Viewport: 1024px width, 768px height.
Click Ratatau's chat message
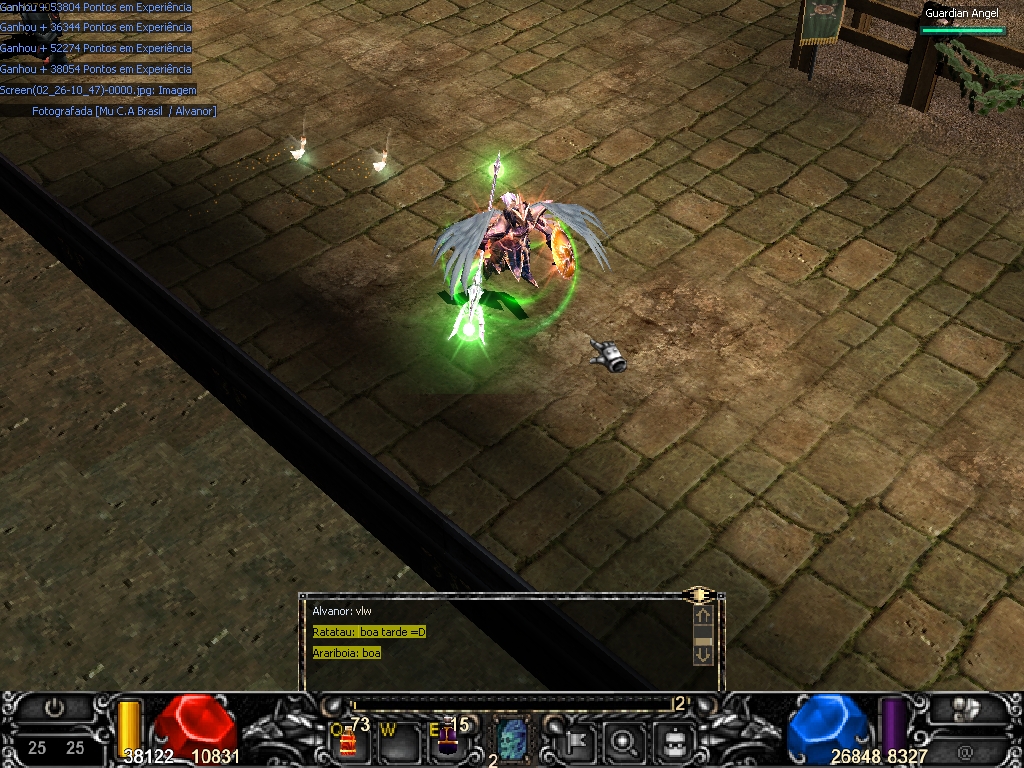tap(369, 632)
